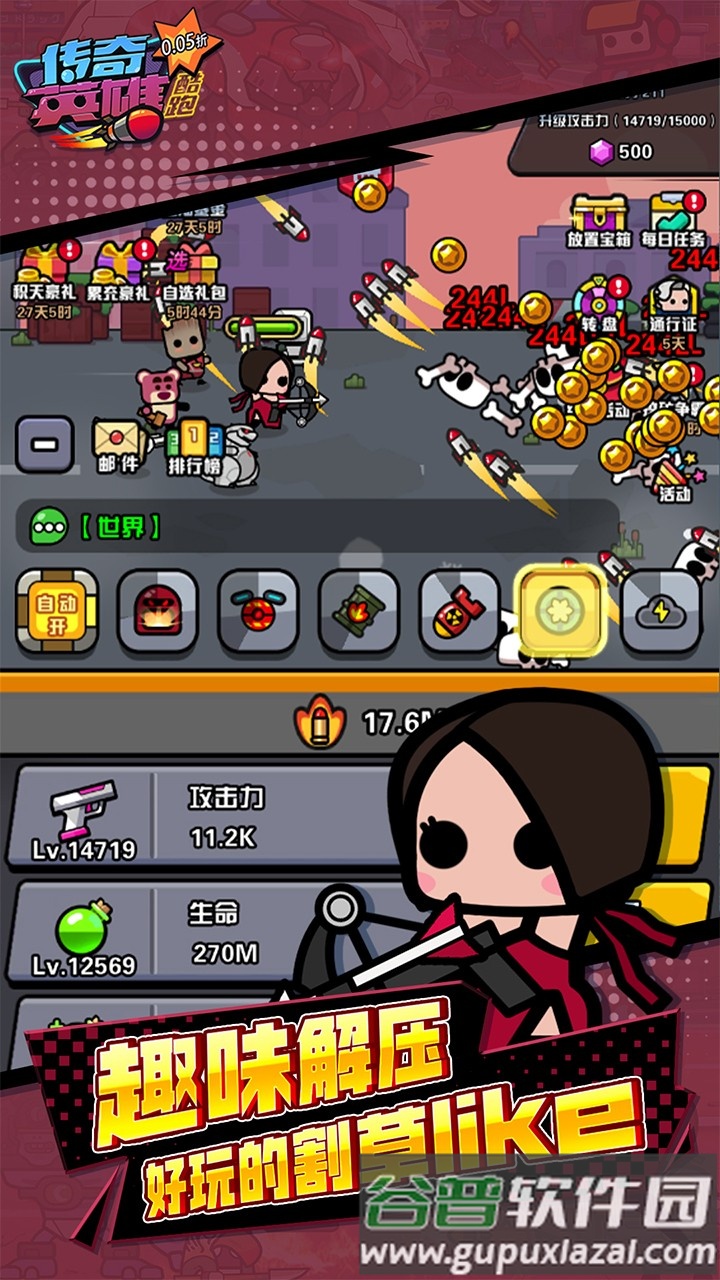The height and width of the screenshot is (1280, 720).
Task: Open the 邮件 mailbox
Action: pyautogui.click(x=116, y=445)
